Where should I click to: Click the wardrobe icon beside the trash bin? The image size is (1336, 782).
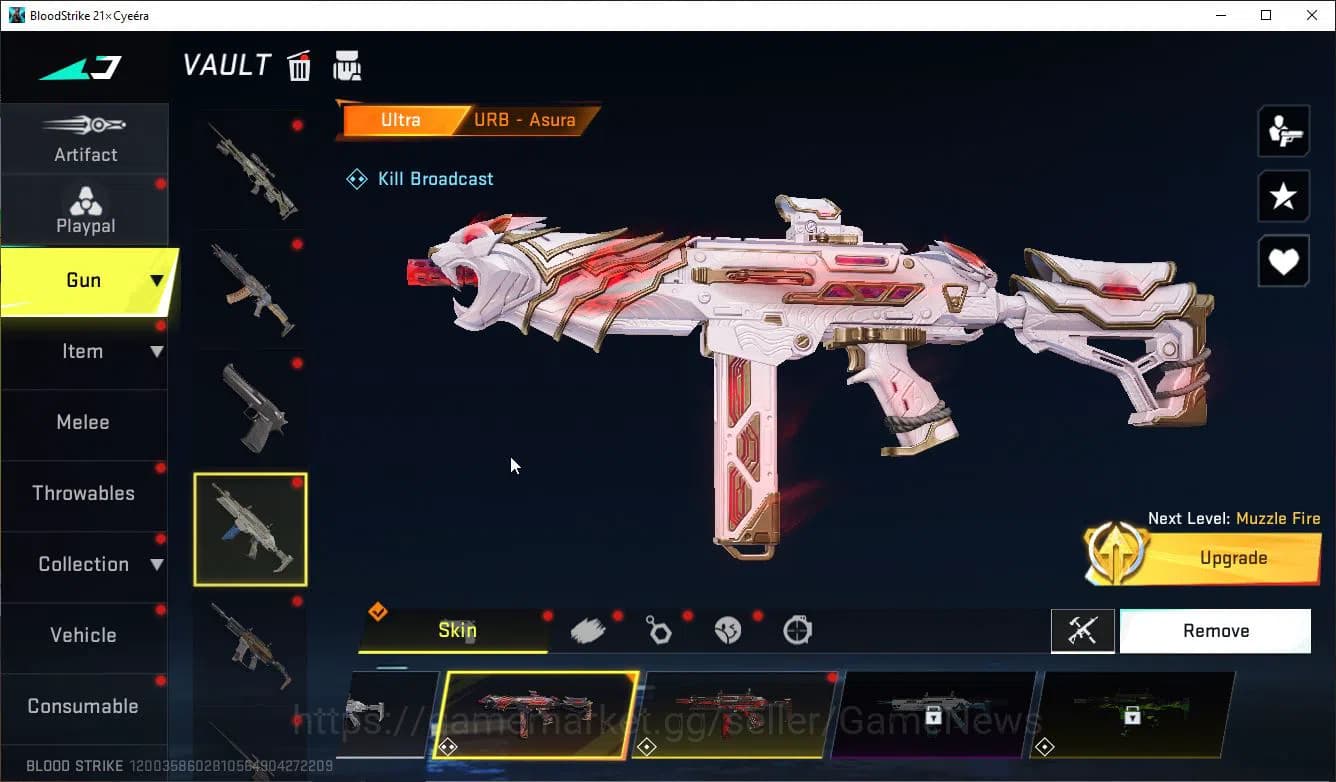pos(347,65)
